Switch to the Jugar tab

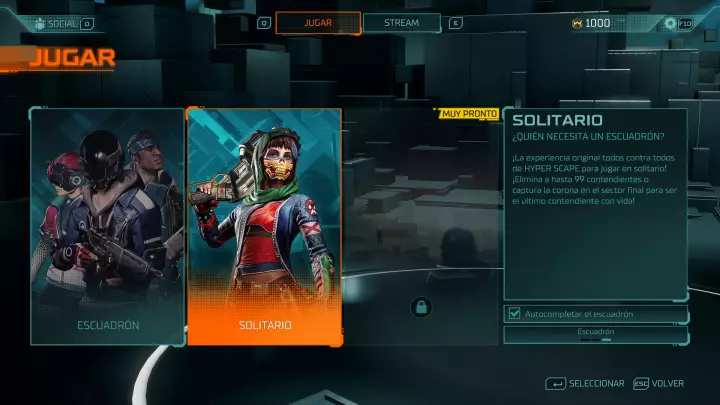coord(318,22)
